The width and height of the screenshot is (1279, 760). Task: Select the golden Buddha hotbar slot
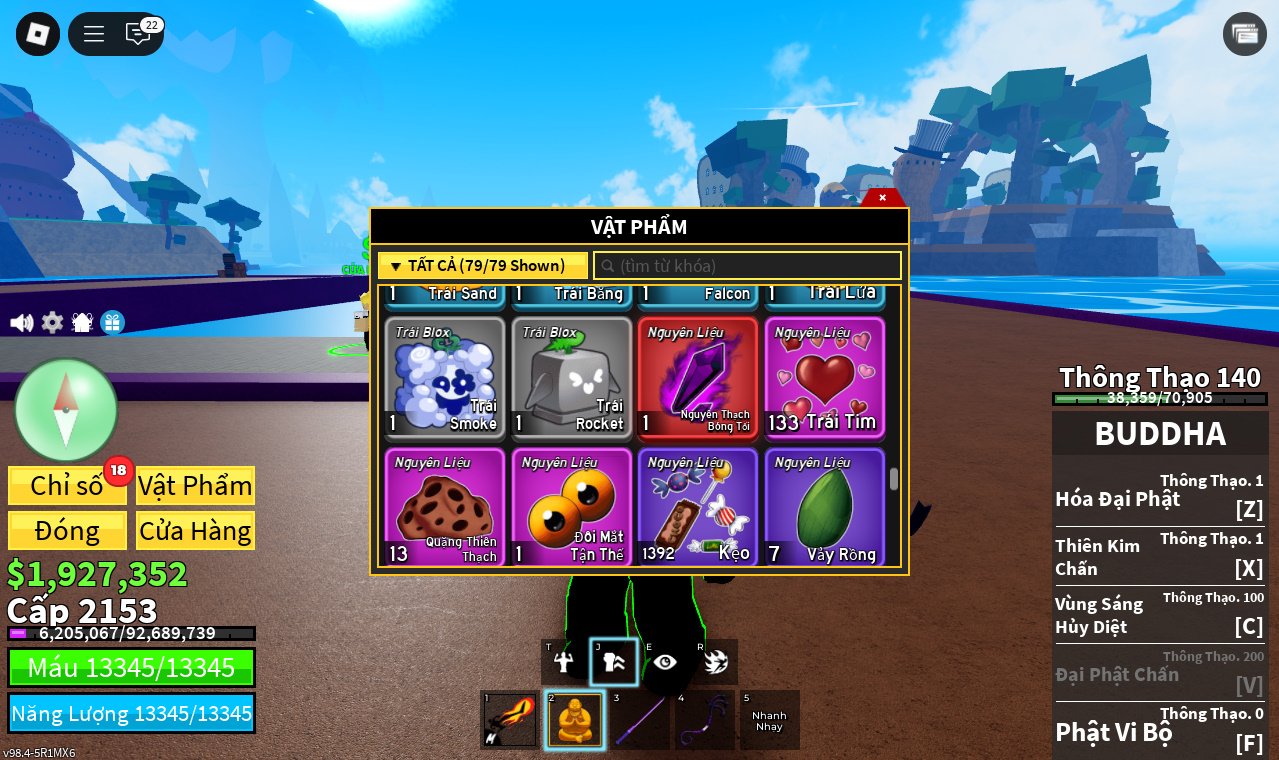[x=575, y=720]
